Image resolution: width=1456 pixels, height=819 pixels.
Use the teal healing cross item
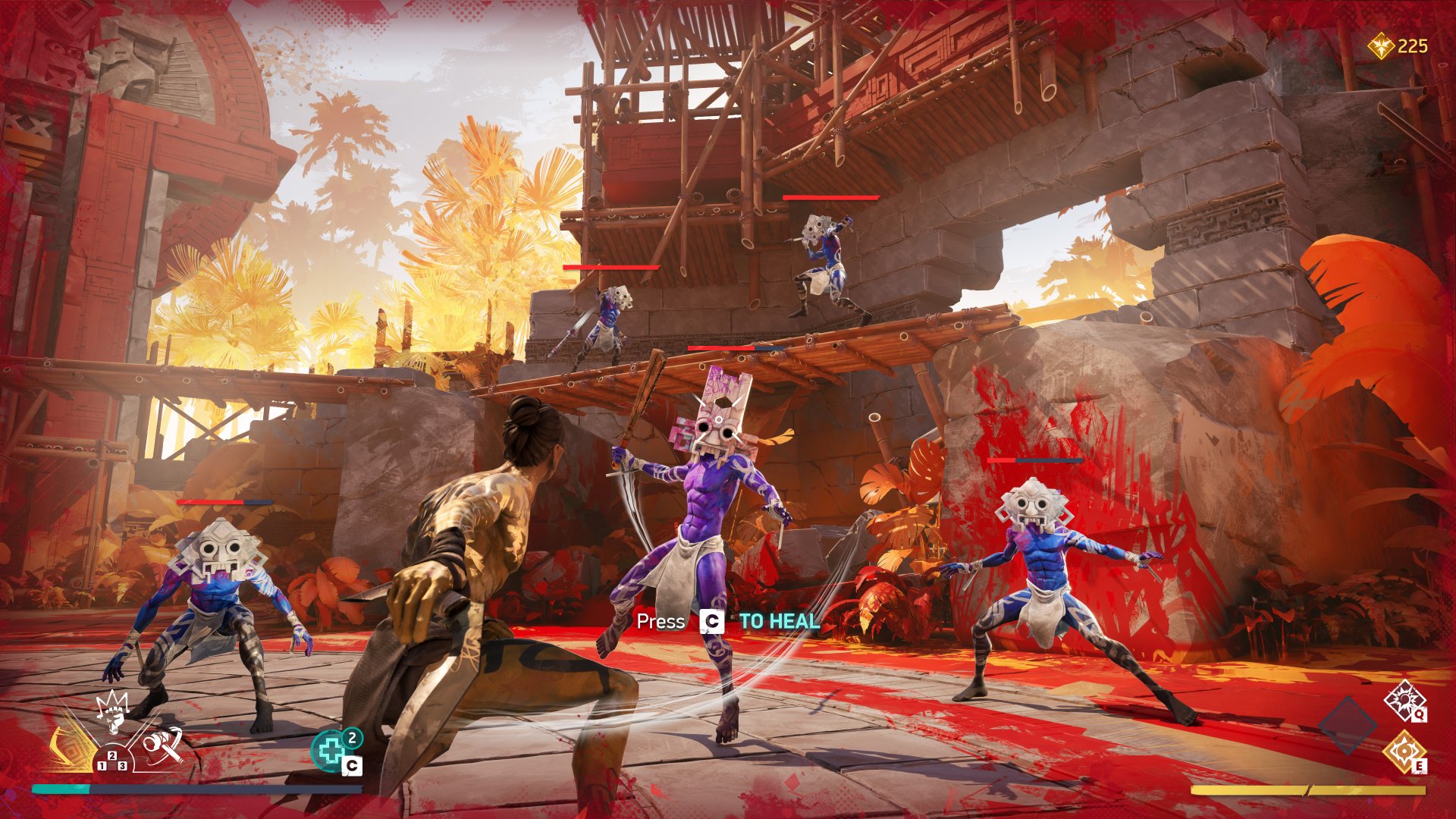click(331, 751)
